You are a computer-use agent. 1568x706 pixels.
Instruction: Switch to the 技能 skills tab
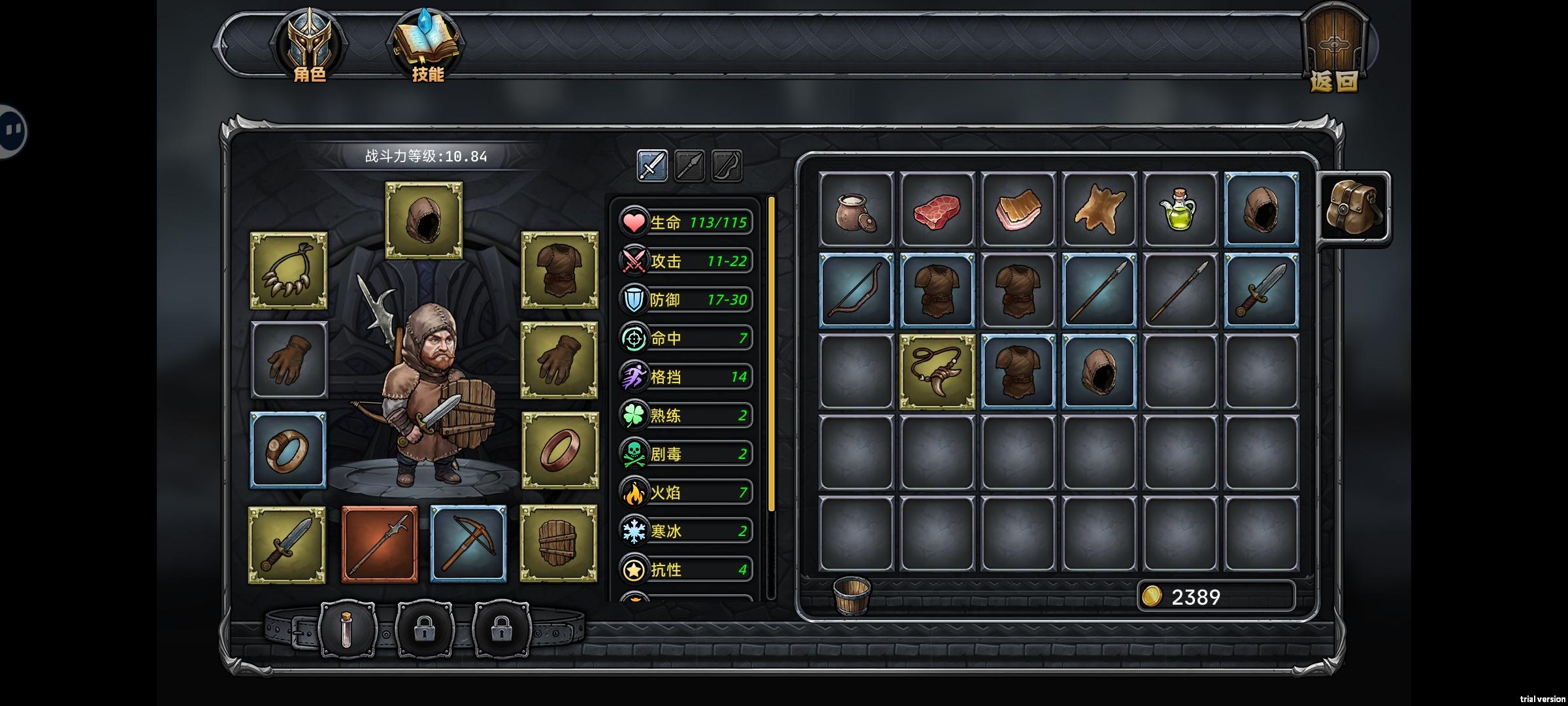click(x=427, y=46)
